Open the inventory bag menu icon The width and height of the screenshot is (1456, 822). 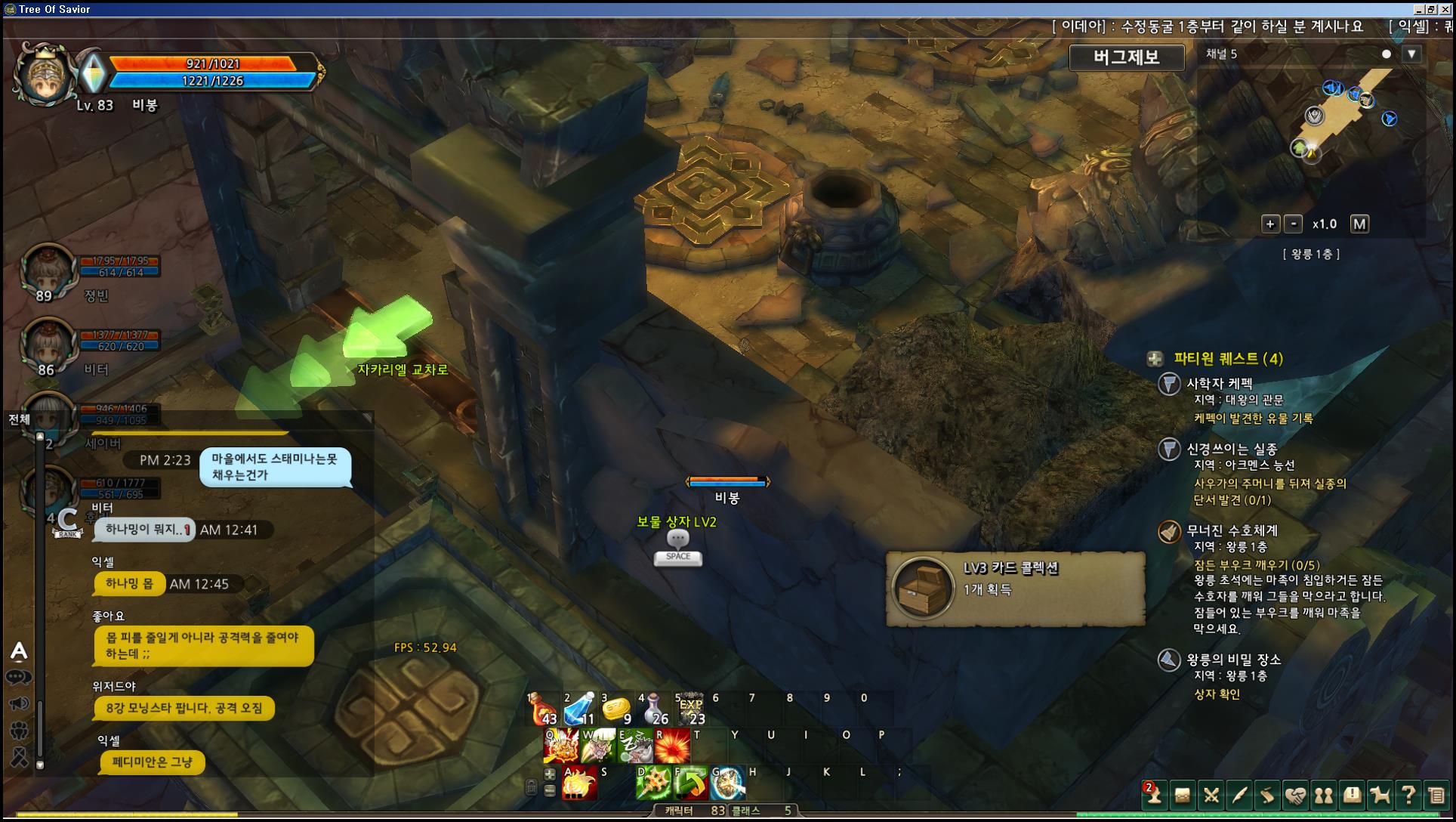(1183, 796)
